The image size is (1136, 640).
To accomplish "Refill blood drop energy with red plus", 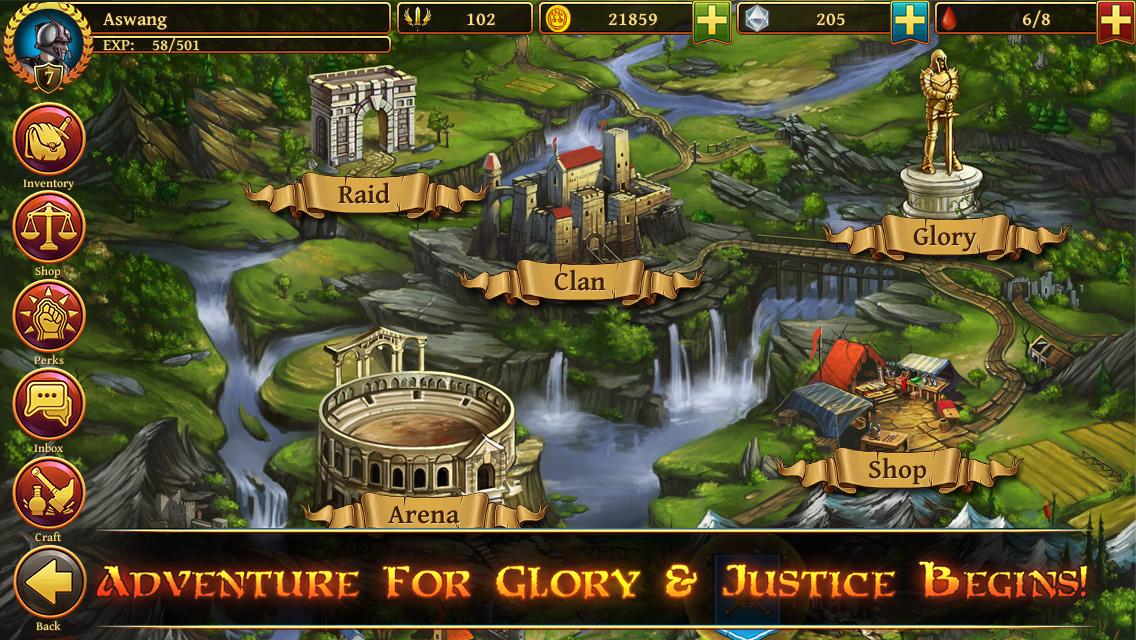I will (x=1115, y=20).
